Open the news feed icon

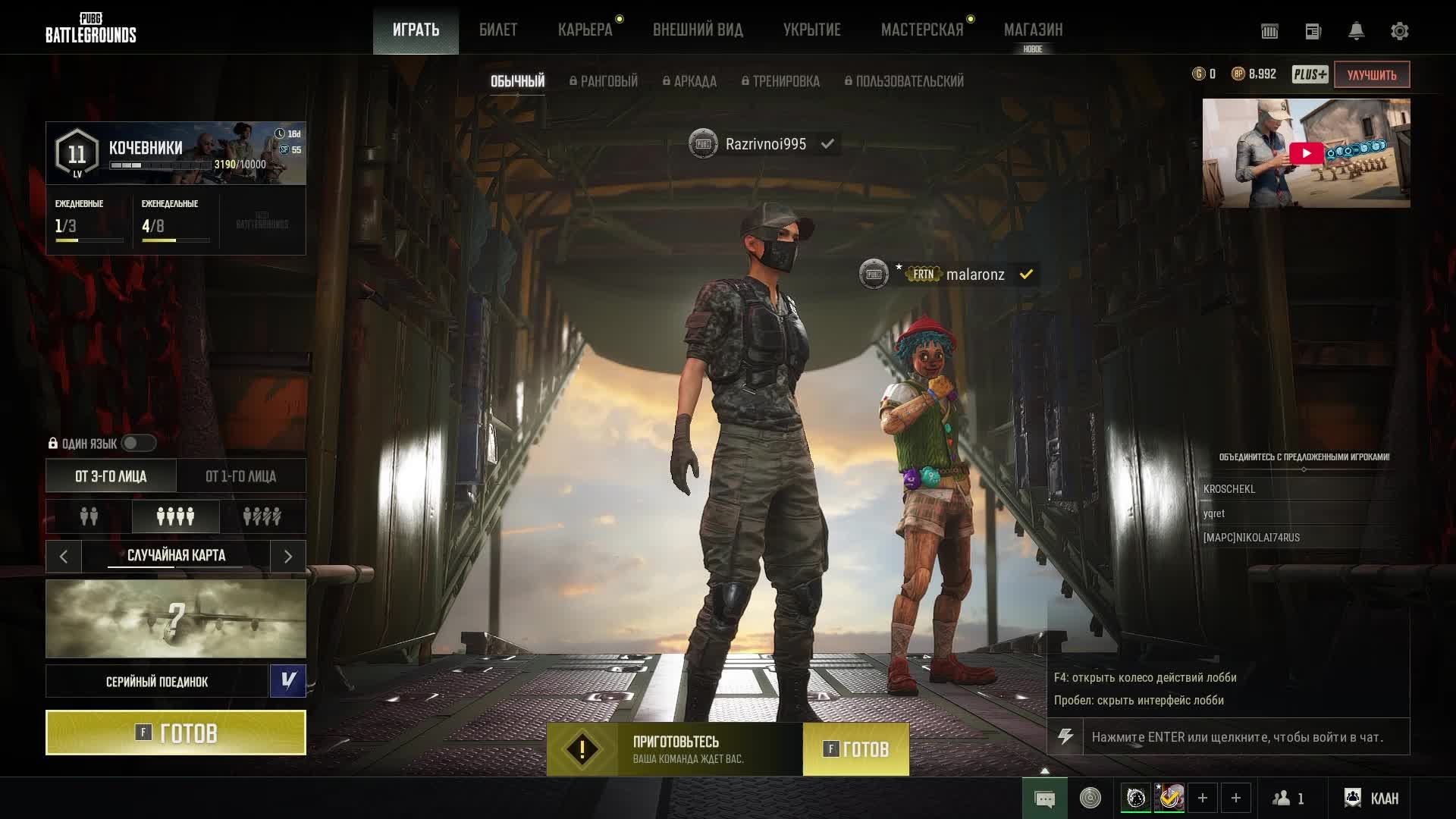(x=1313, y=31)
